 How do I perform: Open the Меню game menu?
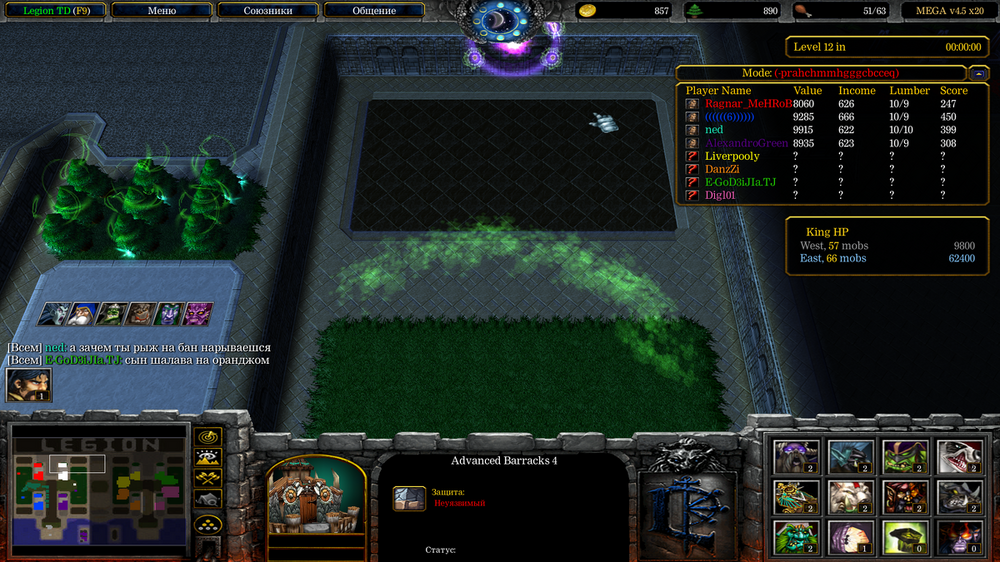tap(161, 11)
